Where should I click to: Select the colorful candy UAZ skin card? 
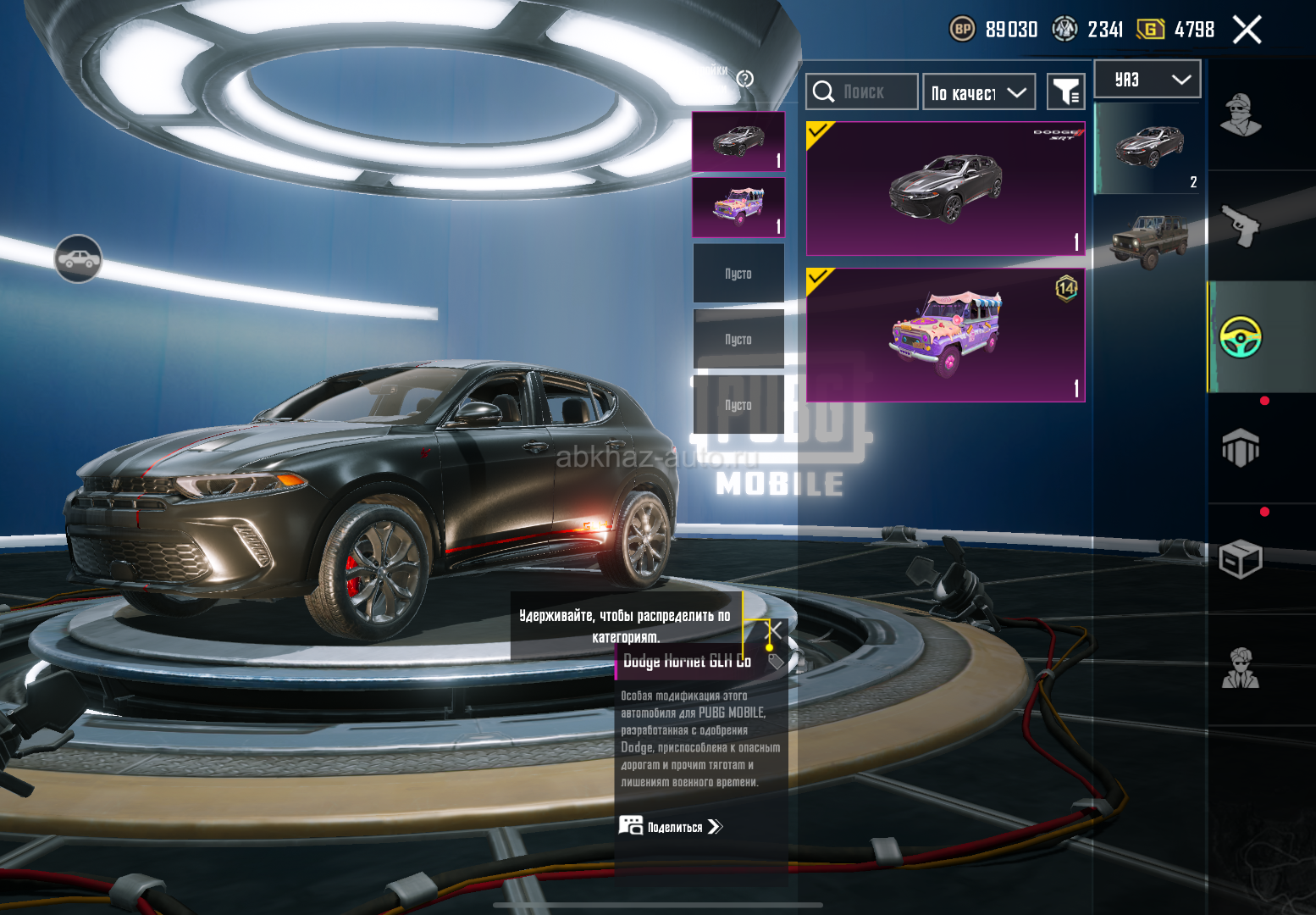[945, 335]
